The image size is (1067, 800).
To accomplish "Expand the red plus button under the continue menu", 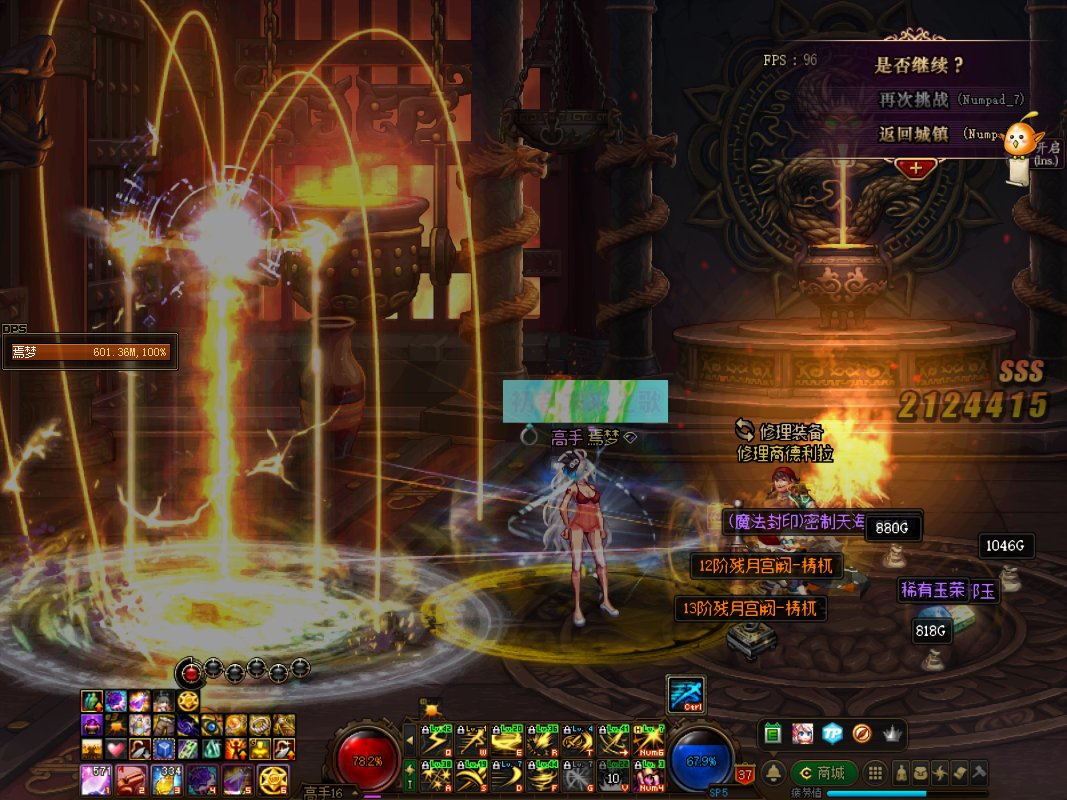I will pyautogui.click(x=914, y=168).
